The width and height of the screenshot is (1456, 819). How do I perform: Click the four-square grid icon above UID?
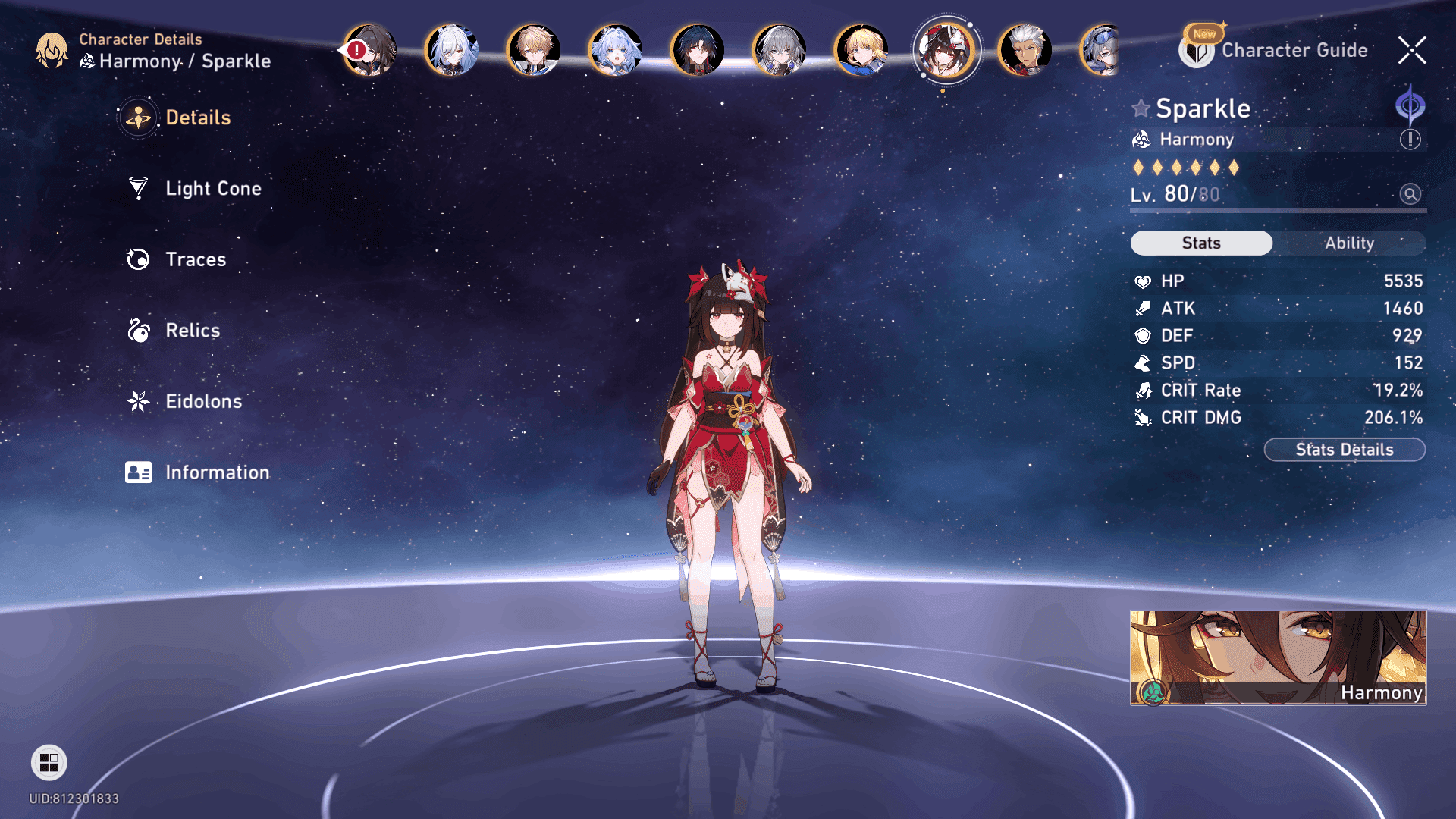click(x=49, y=762)
